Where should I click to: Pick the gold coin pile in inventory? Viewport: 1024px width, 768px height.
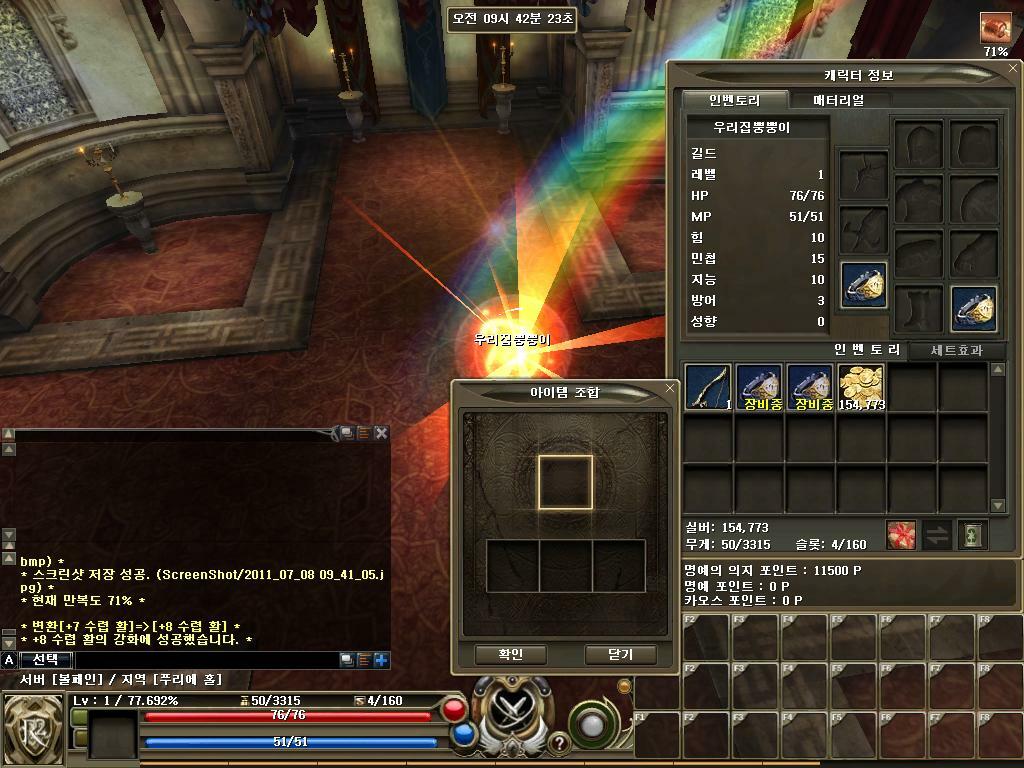pyautogui.click(x=861, y=387)
